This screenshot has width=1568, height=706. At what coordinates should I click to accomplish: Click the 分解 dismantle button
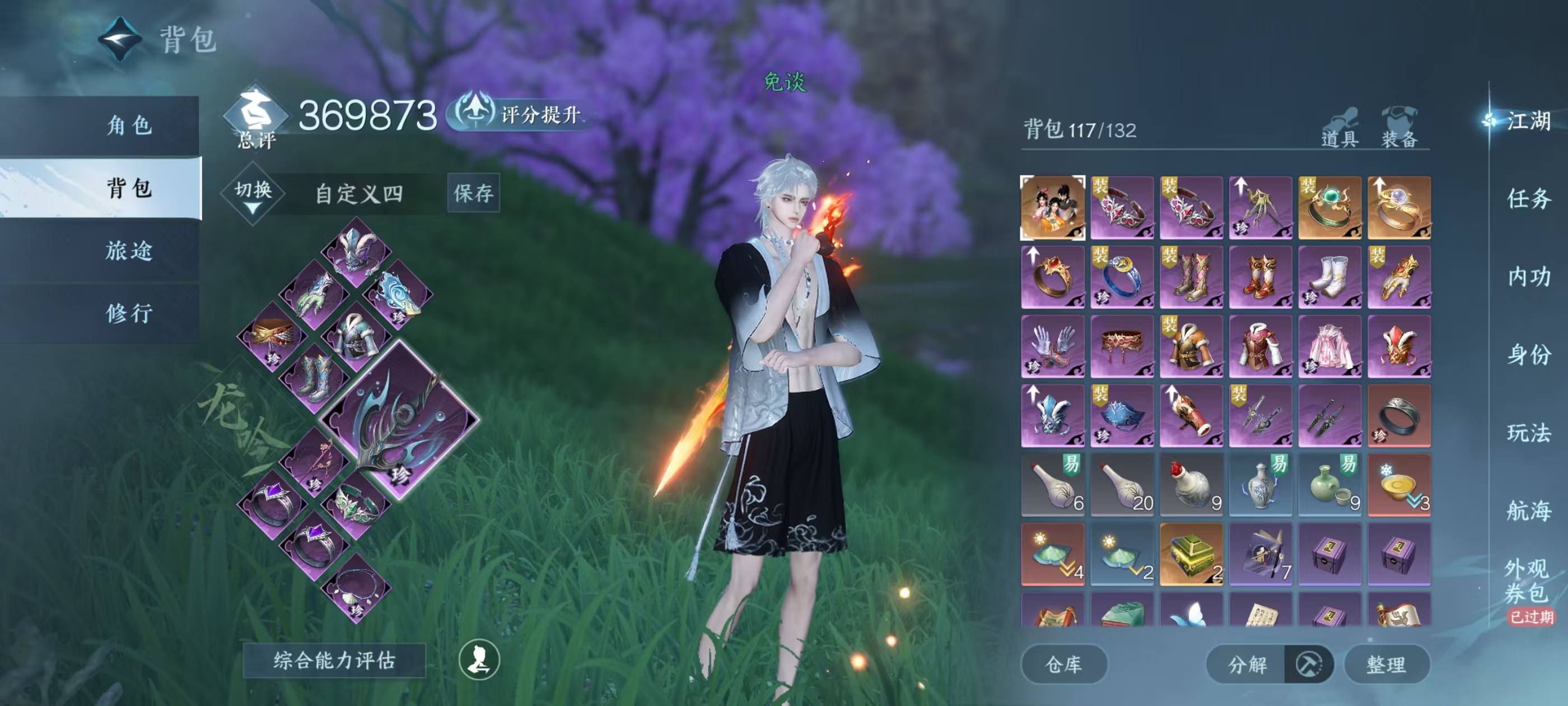(x=1247, y=664)
